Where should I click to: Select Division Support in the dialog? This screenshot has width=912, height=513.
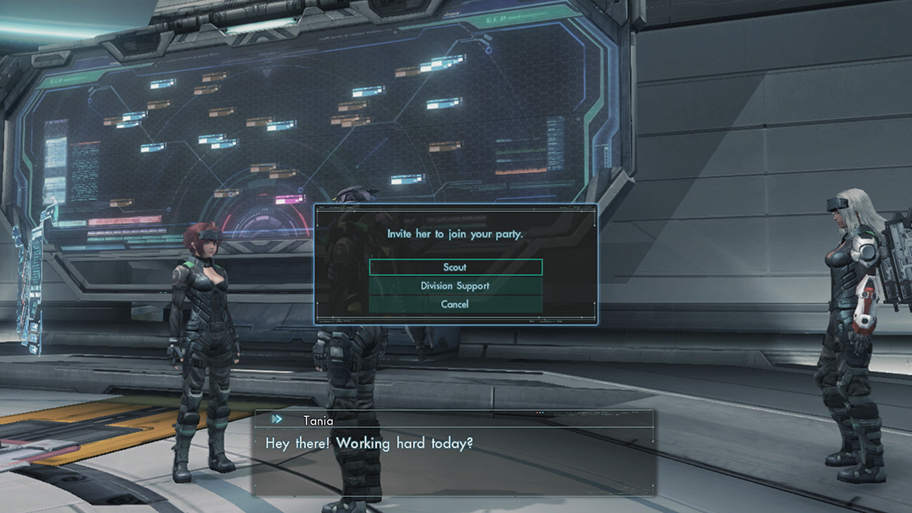[455, 286]
